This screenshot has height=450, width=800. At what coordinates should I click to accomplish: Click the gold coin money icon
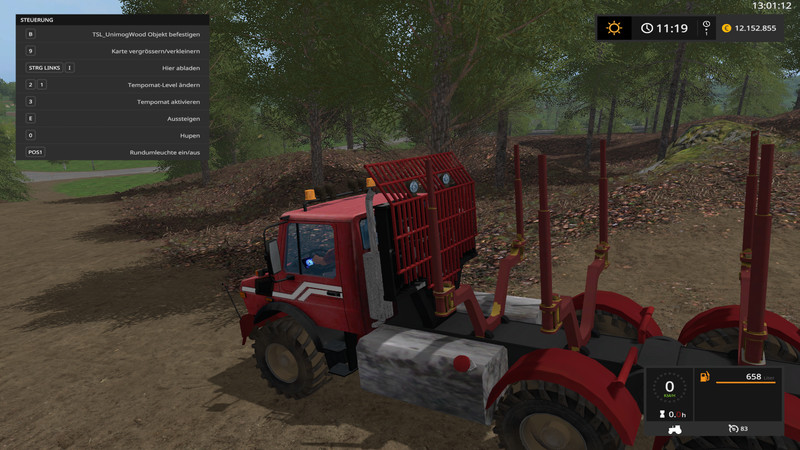pyautogui.click(x=726, y=28)
